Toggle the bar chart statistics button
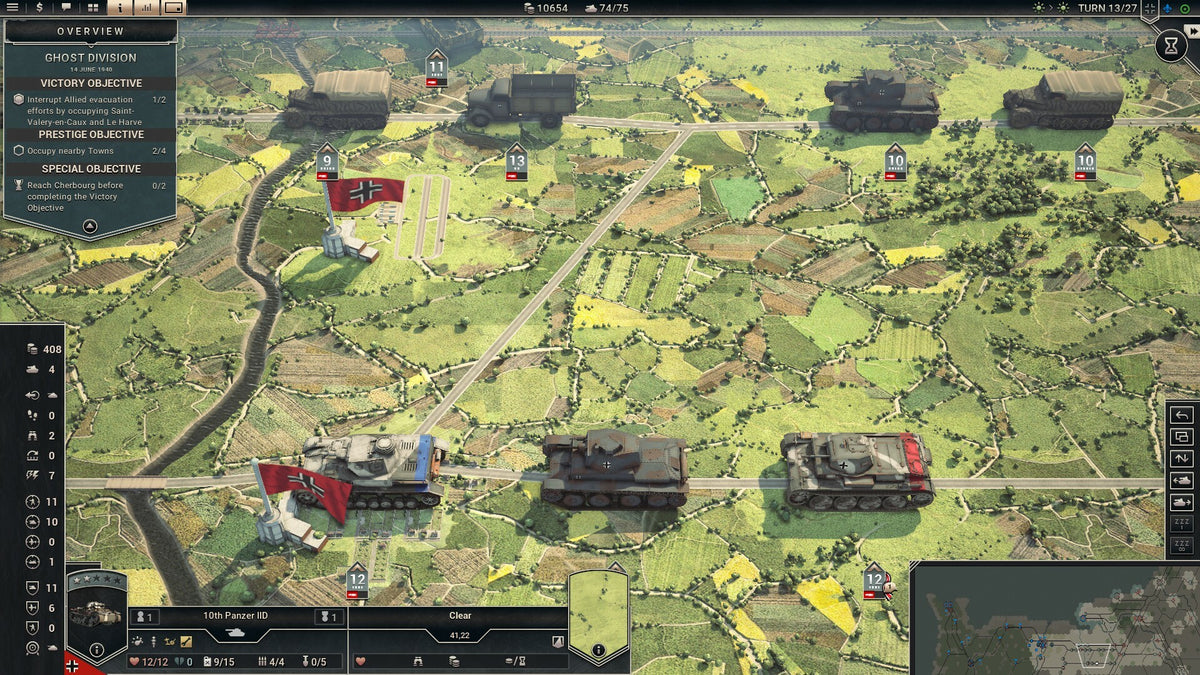The height and width of the screenshot is (675, 1200). [x=146, y=7]
